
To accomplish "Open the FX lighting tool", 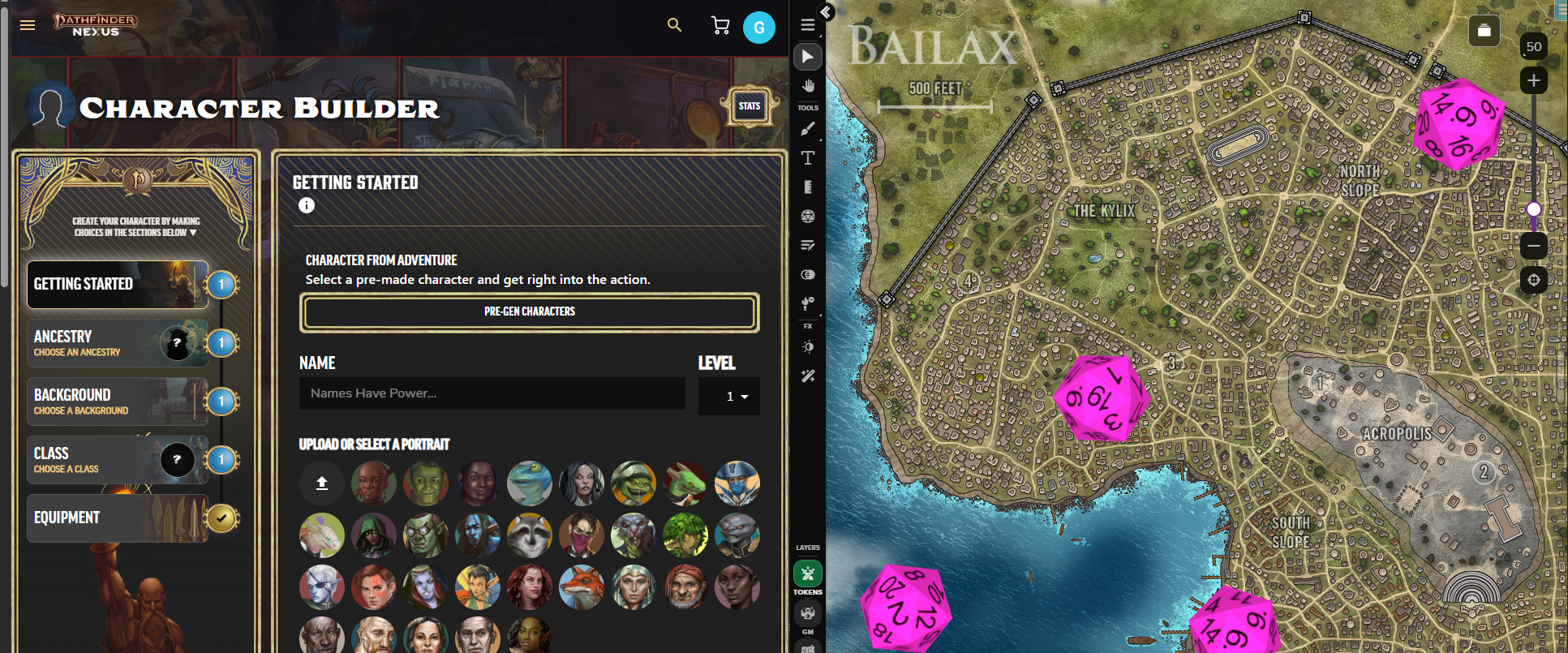I will [x=807, y=346].
